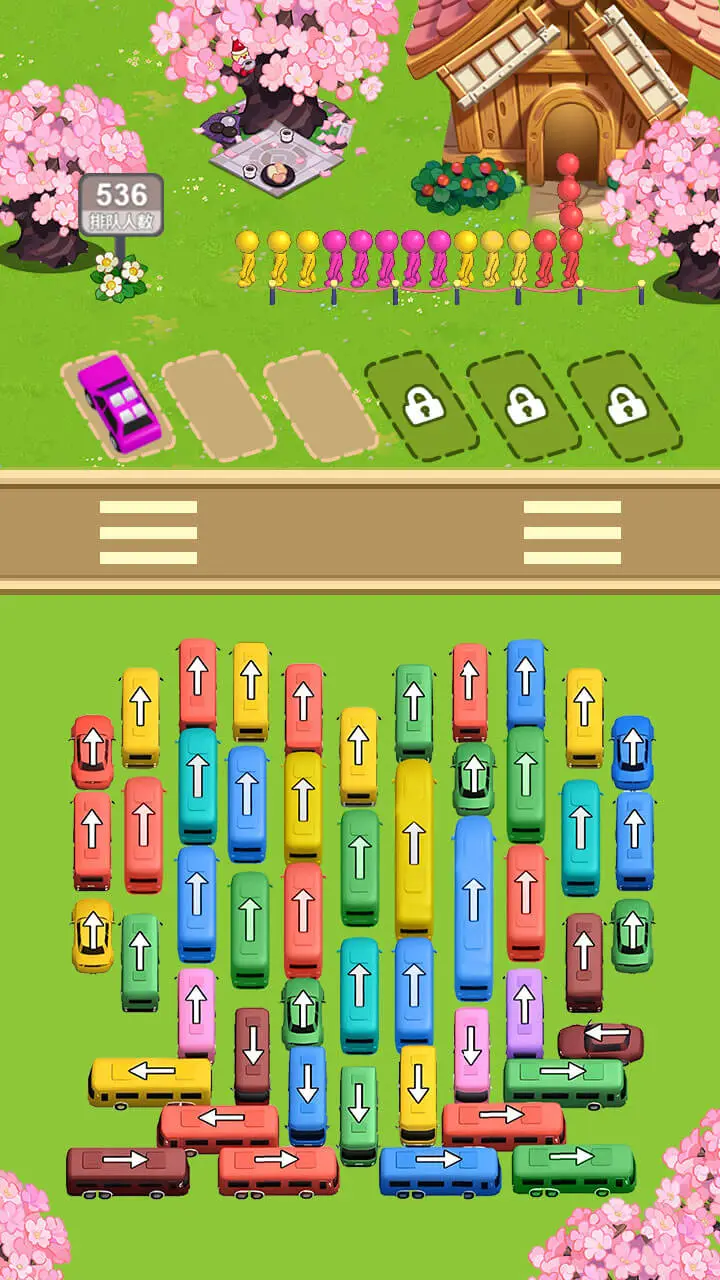The height and width of the screenshot is (1280, 720).
Task: Choose the small yellow car
Action: [92, 935]
